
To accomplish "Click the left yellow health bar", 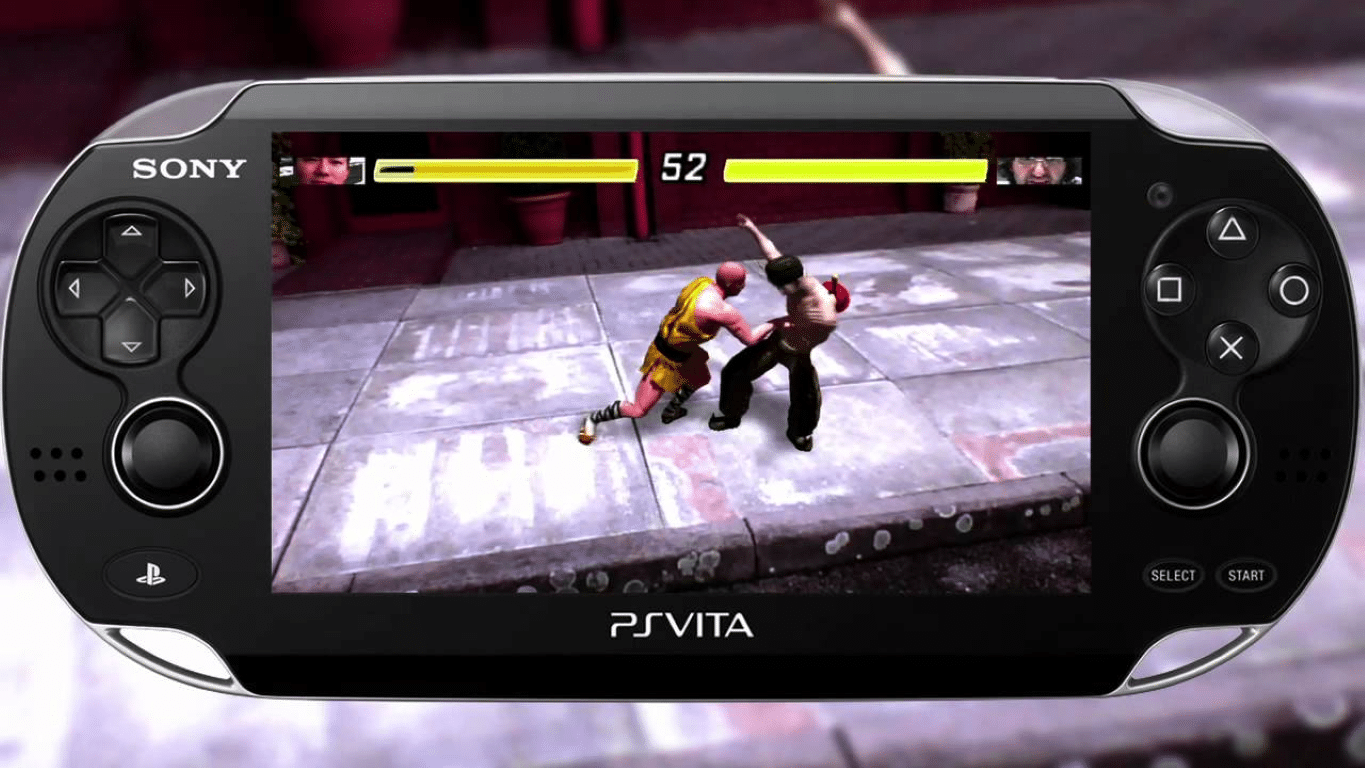I will pos(505,168).
